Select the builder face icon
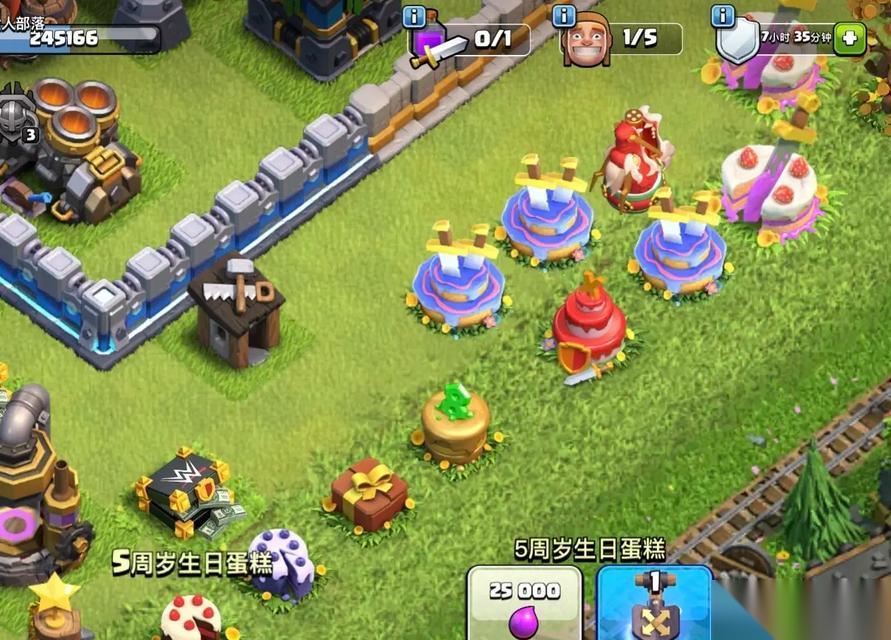This screenshot has height=640, width=891. (x=586, y=42)
